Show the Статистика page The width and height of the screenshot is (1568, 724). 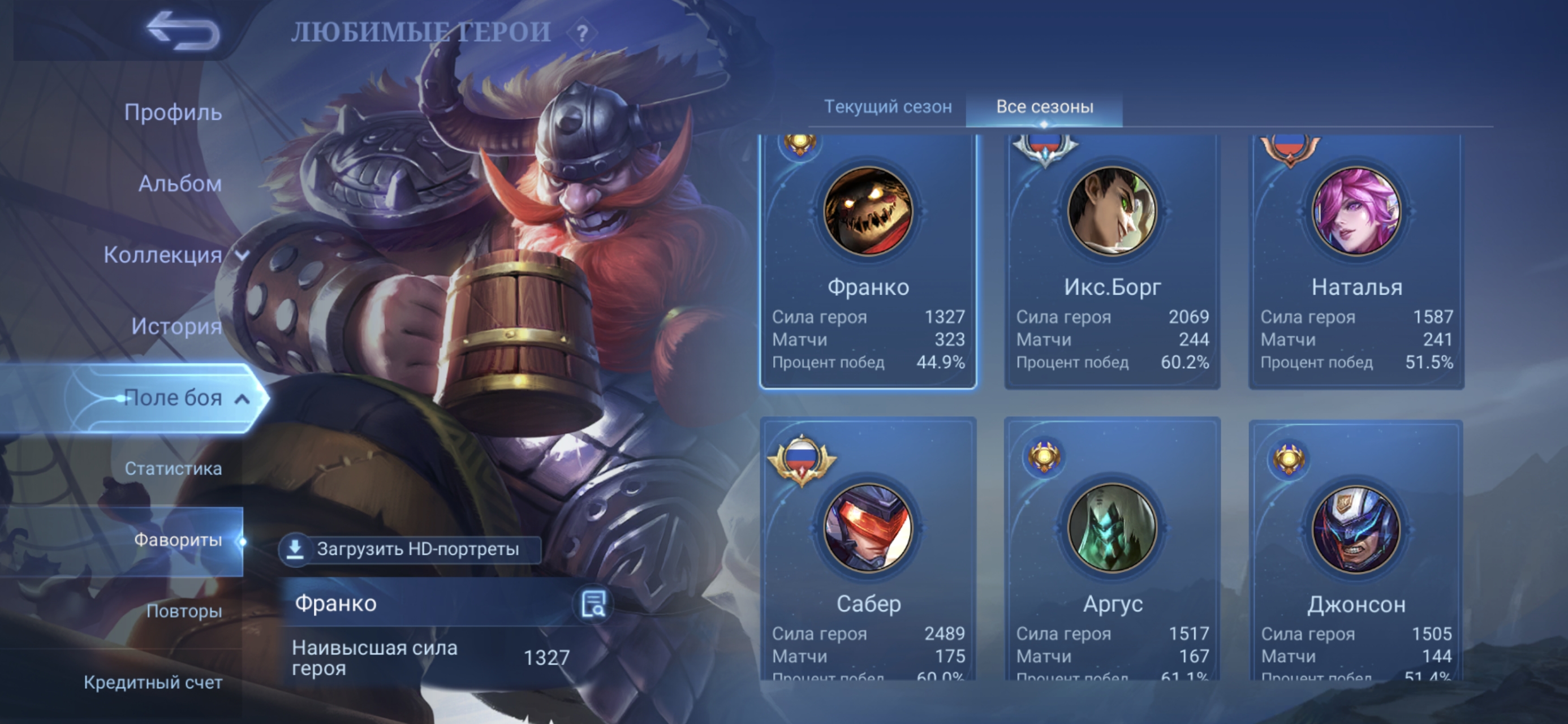[x=173, y=469]
